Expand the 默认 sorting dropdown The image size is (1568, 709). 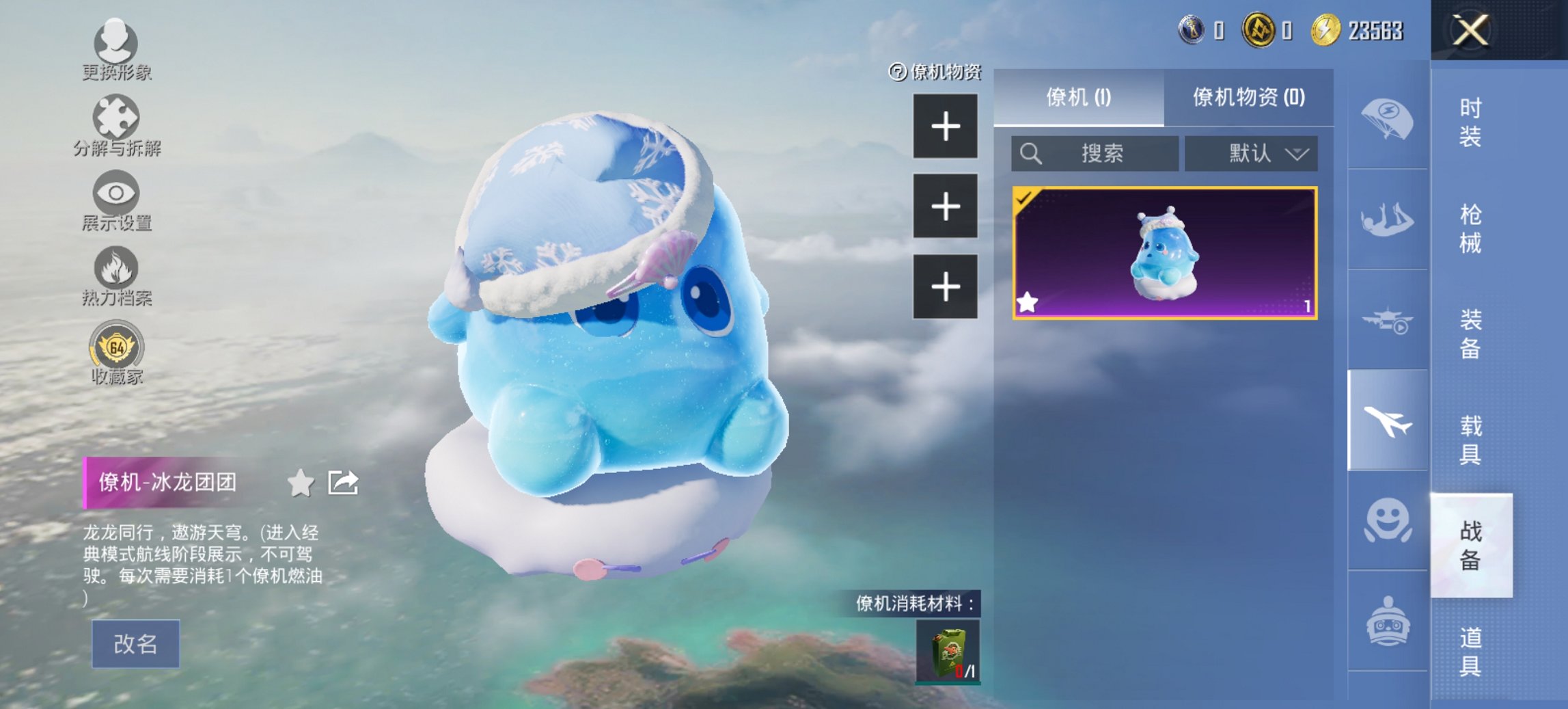[x=1250, y=153]
